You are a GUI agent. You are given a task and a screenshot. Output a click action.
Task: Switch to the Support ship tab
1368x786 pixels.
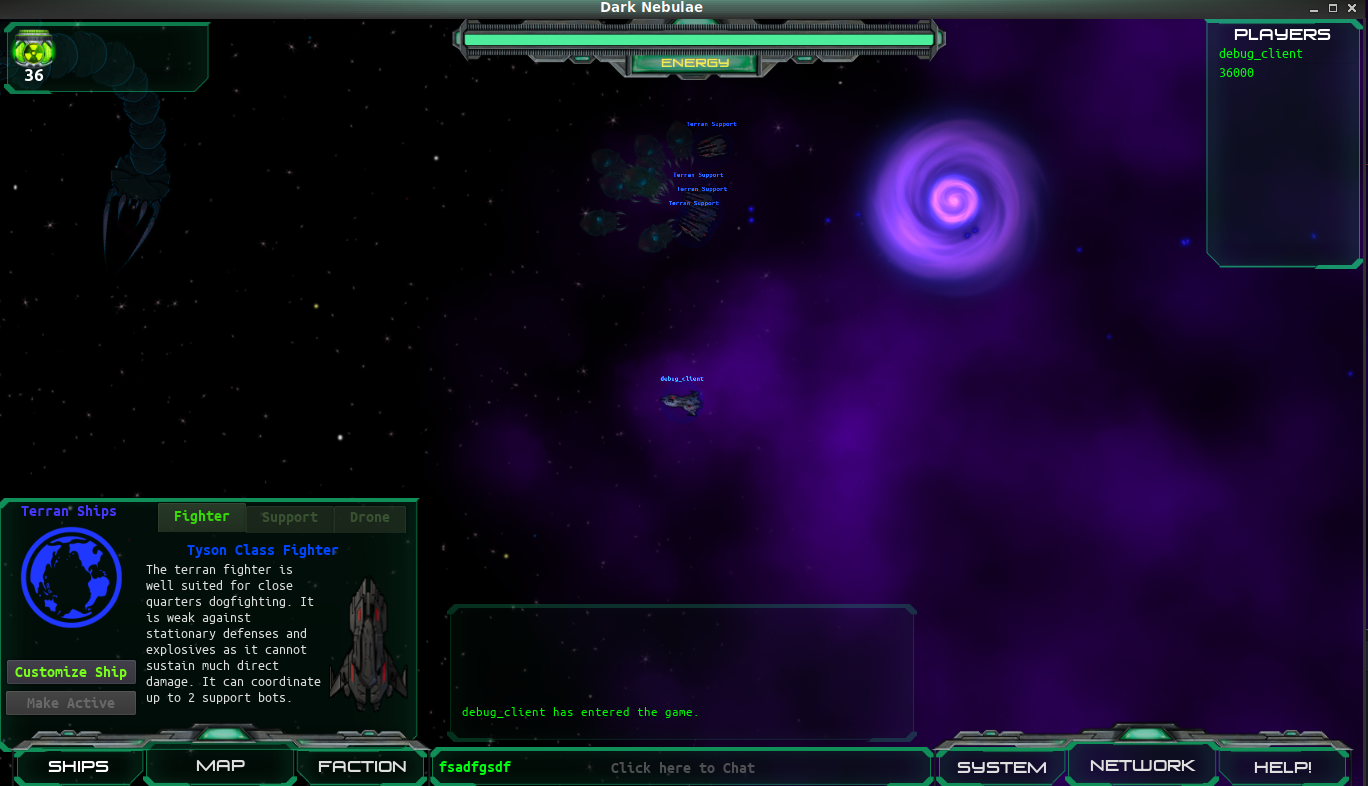(289, 517)
